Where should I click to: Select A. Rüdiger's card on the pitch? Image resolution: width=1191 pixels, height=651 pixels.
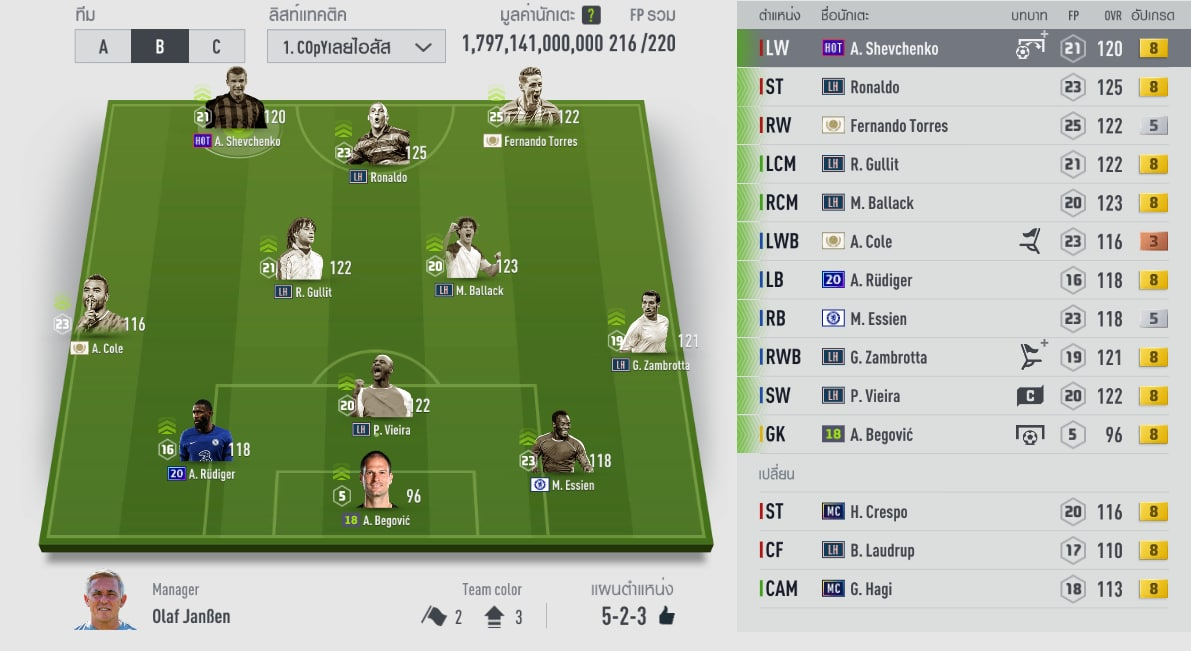205,438
